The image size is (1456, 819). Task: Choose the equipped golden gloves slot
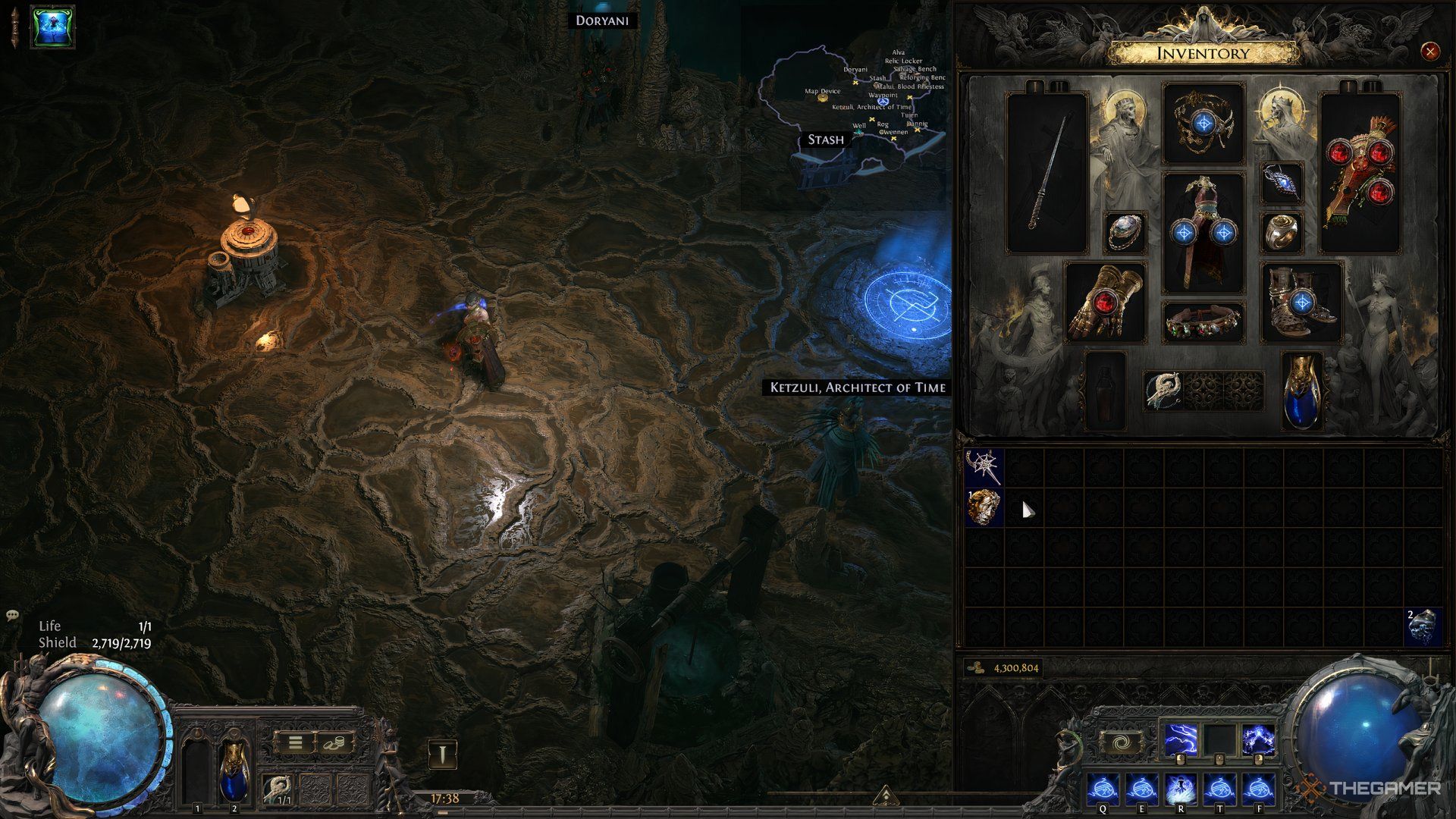click(x=1105, y=302)
